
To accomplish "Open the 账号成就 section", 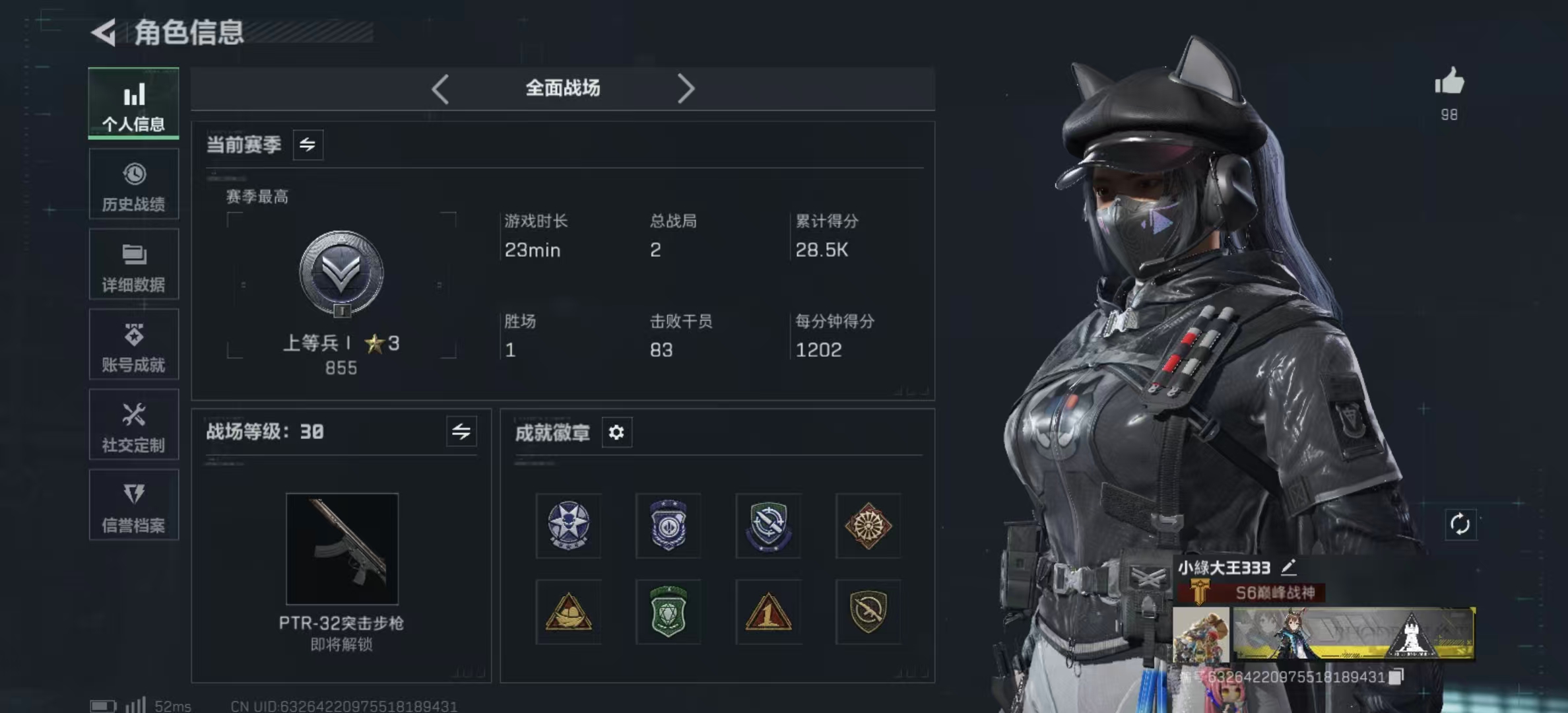I will 134,345.
